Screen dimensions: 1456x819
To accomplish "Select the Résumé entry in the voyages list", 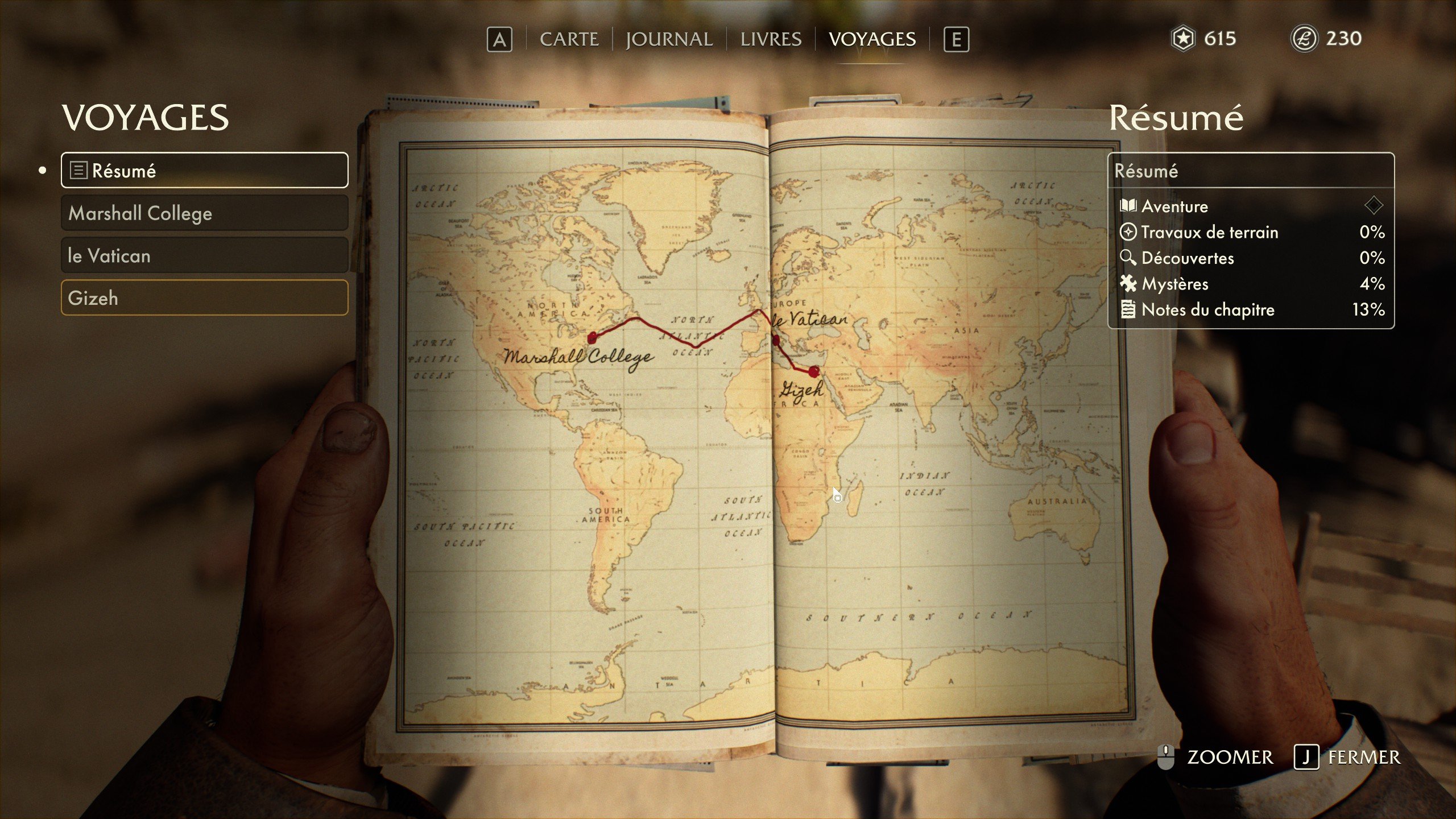I will point(204,171).
